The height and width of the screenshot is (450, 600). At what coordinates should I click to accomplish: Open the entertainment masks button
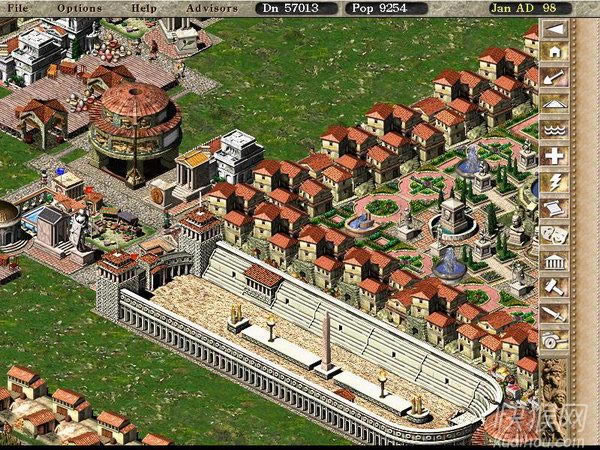(x=553, y=234)
